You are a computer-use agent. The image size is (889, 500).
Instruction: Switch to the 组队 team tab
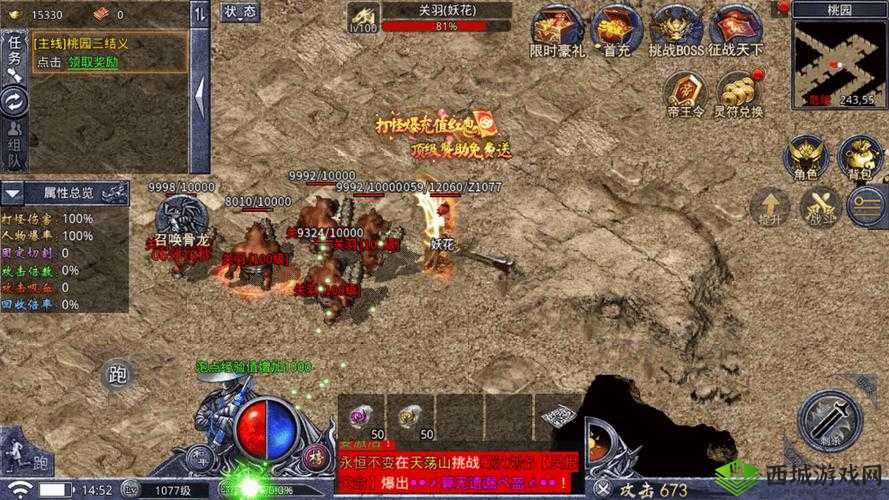(14, 146)
